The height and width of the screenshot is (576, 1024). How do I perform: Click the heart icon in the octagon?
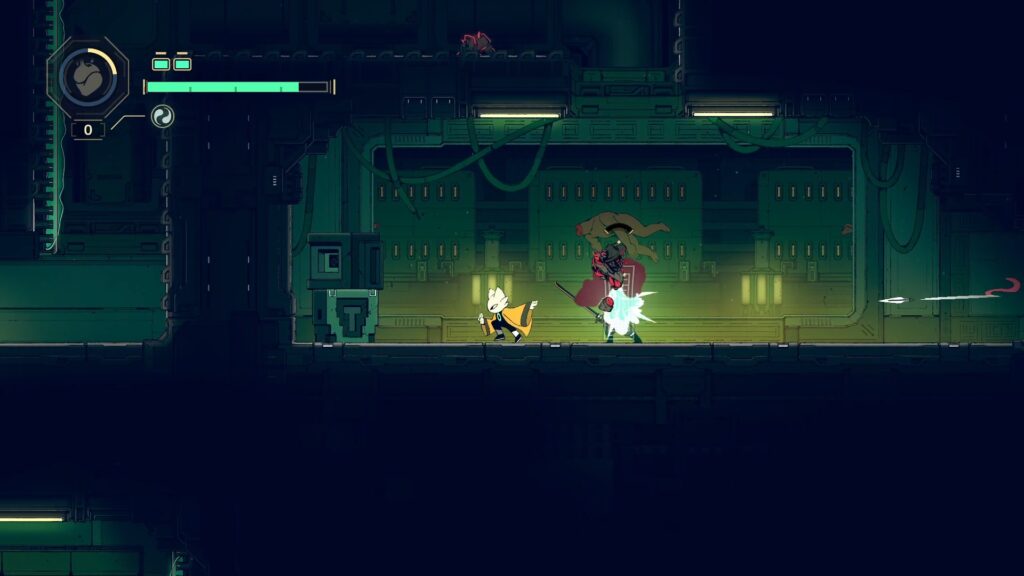[x=87, y=78]
